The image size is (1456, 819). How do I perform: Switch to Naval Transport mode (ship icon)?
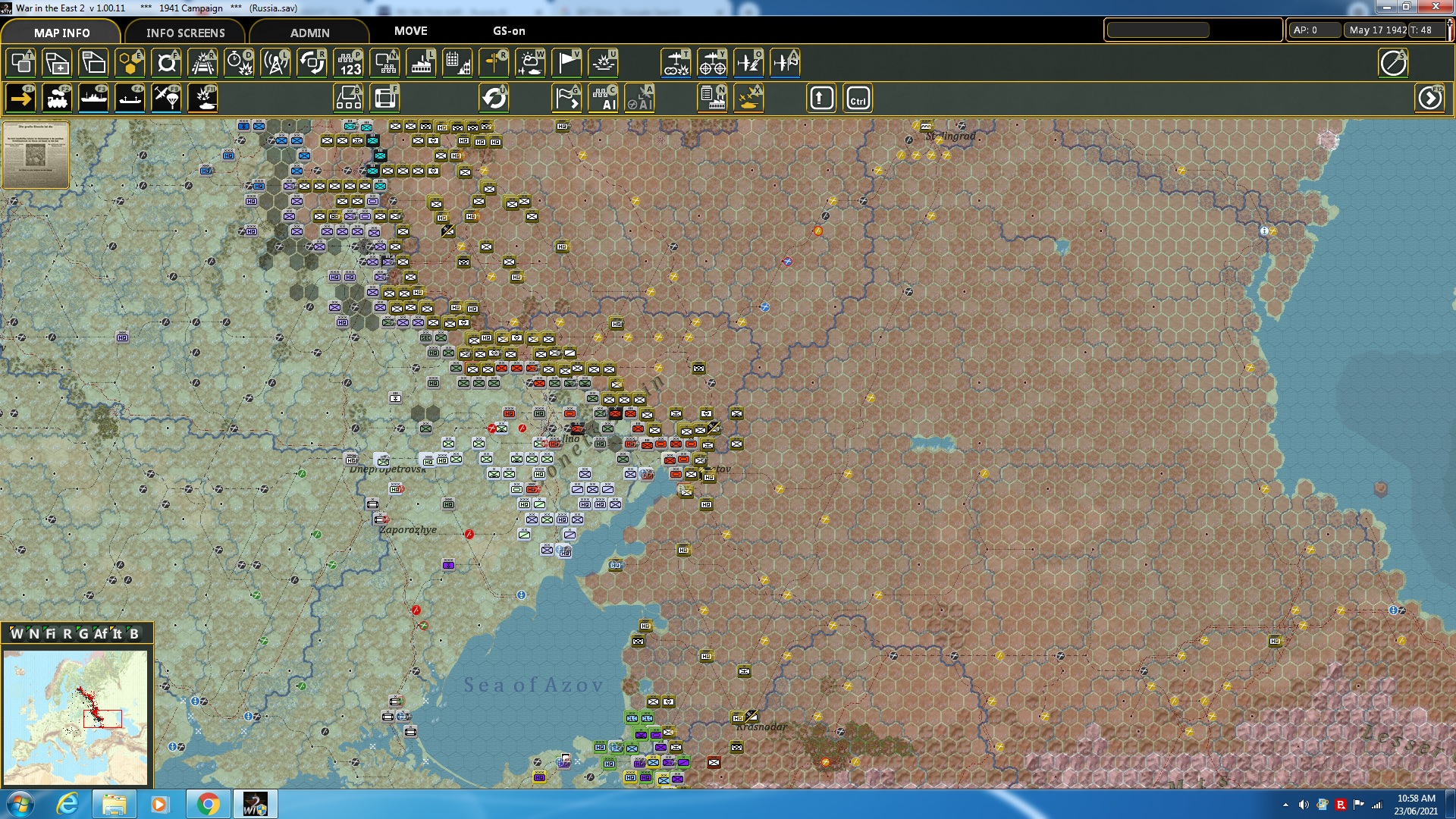click(x=93, y=98)
